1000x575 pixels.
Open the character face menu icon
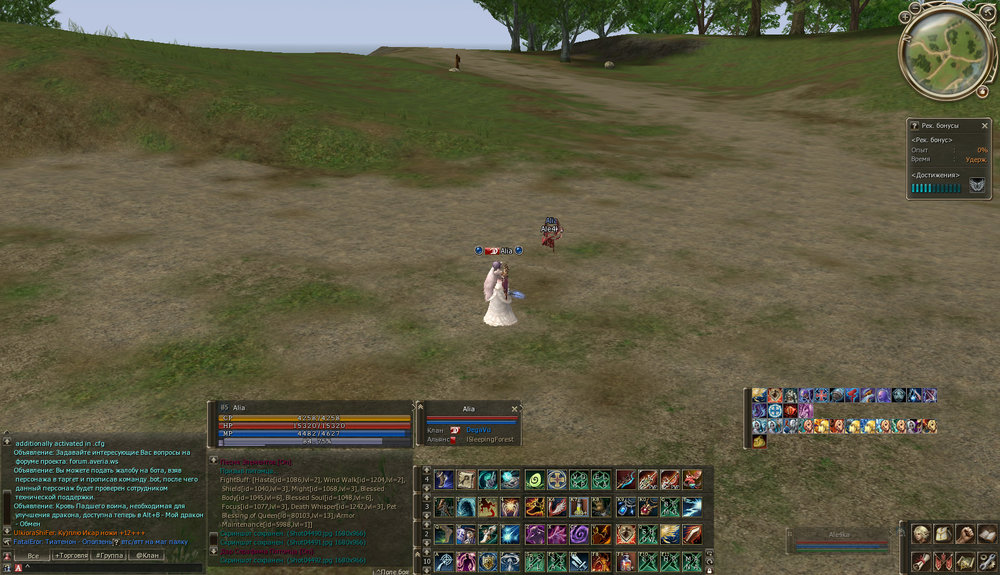click(920, 534)
